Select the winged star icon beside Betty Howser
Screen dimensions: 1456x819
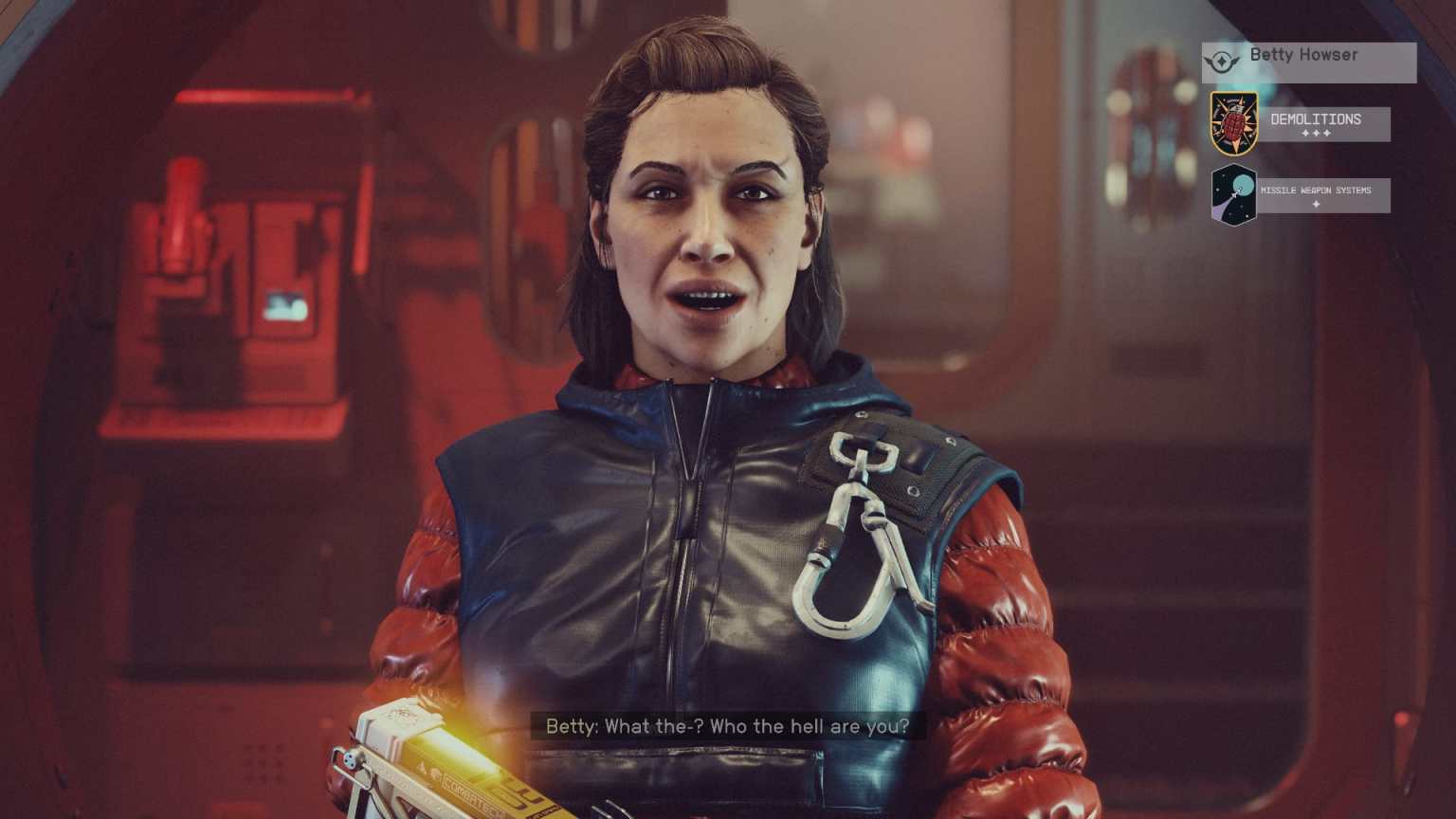[1222, 62]
